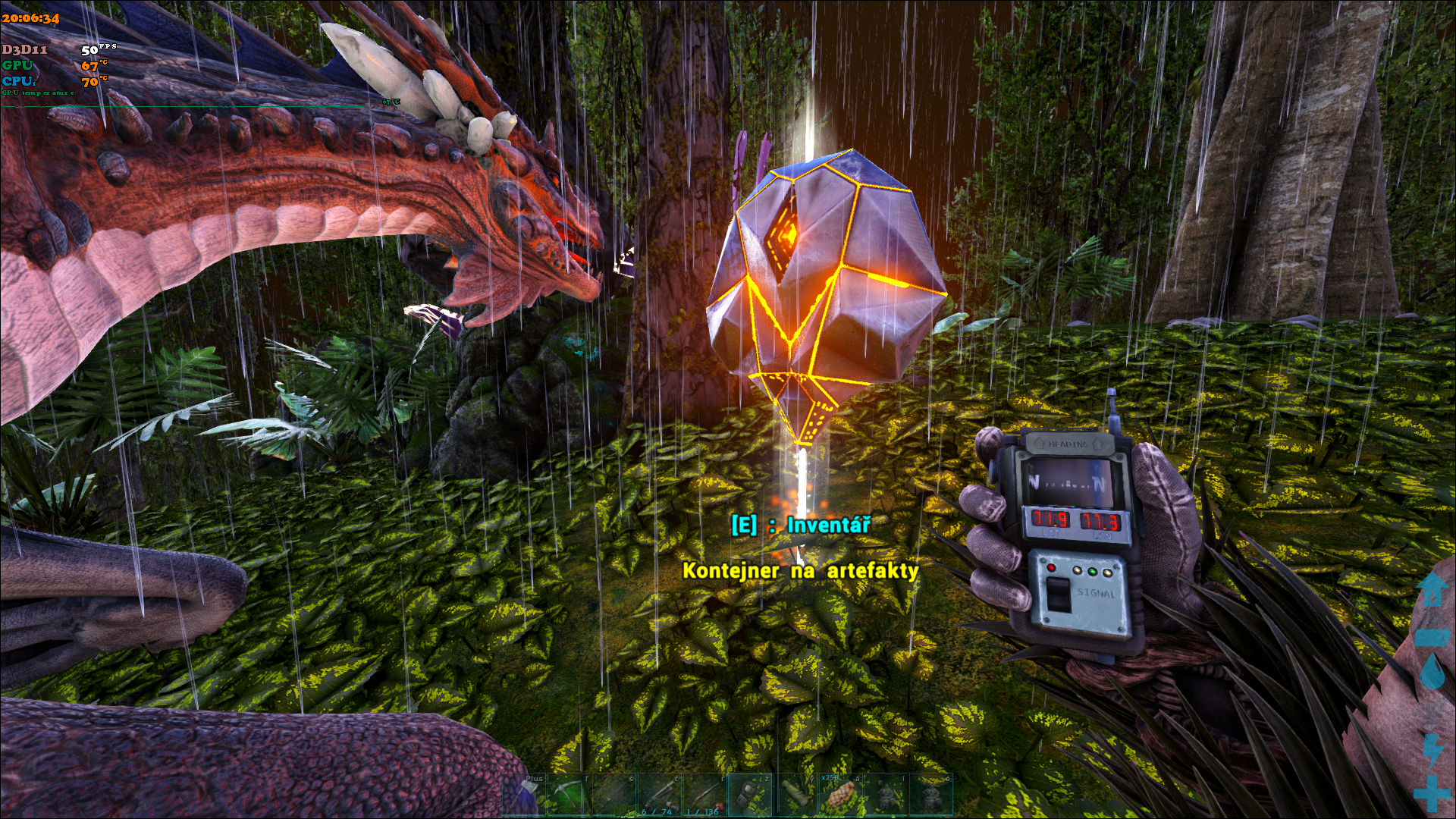
Task: Select the highlighted GPS device slot
Action: (748, 795)
